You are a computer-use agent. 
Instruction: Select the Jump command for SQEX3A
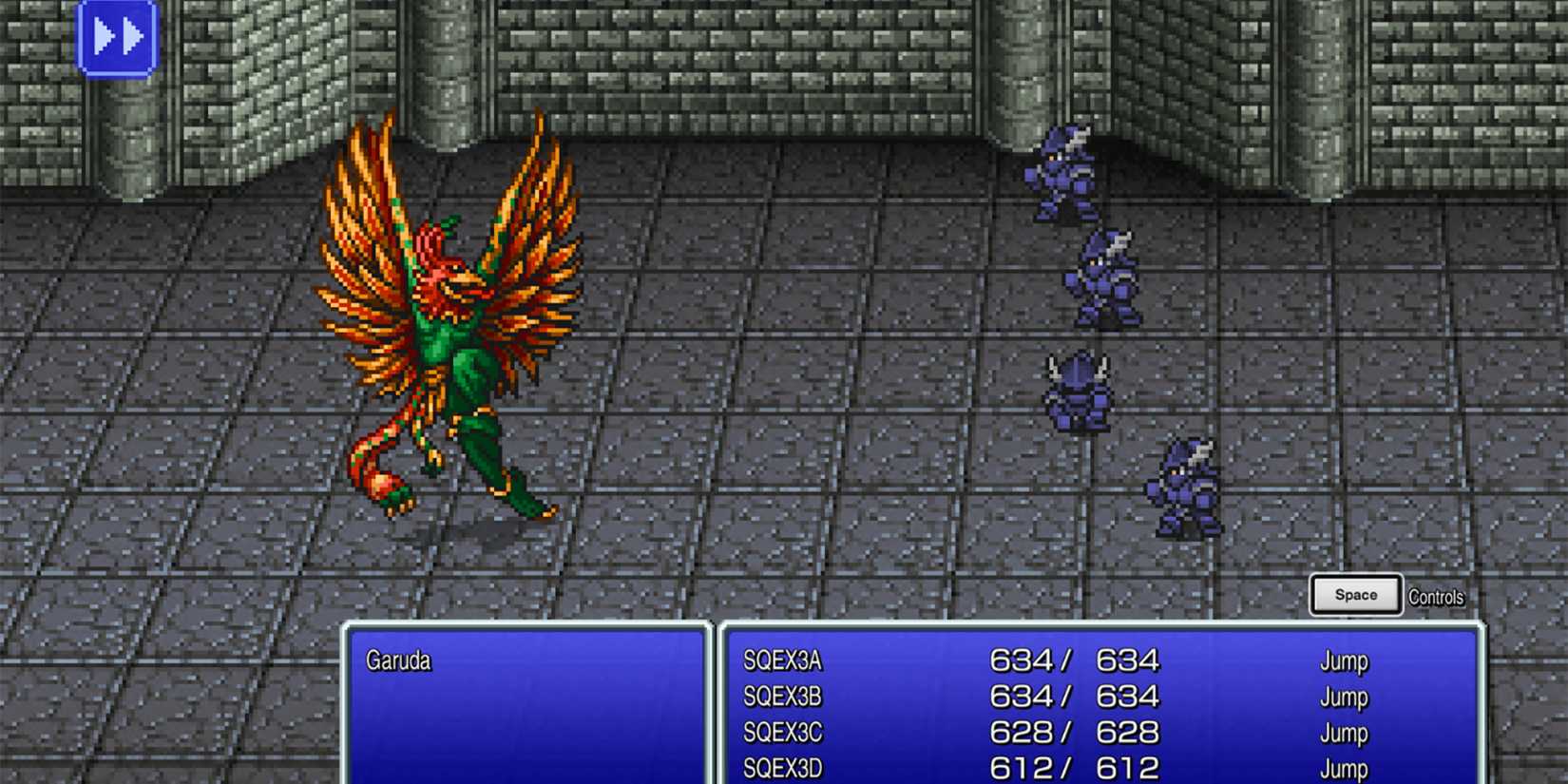point(1346,661)
